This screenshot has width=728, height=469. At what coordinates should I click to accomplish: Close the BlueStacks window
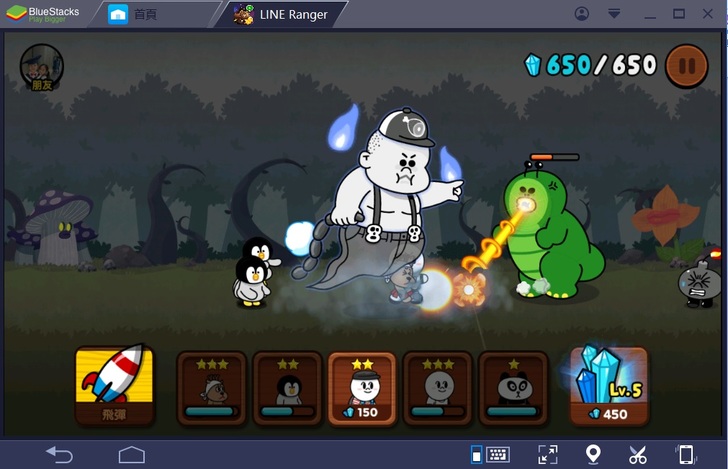(708, 14)
